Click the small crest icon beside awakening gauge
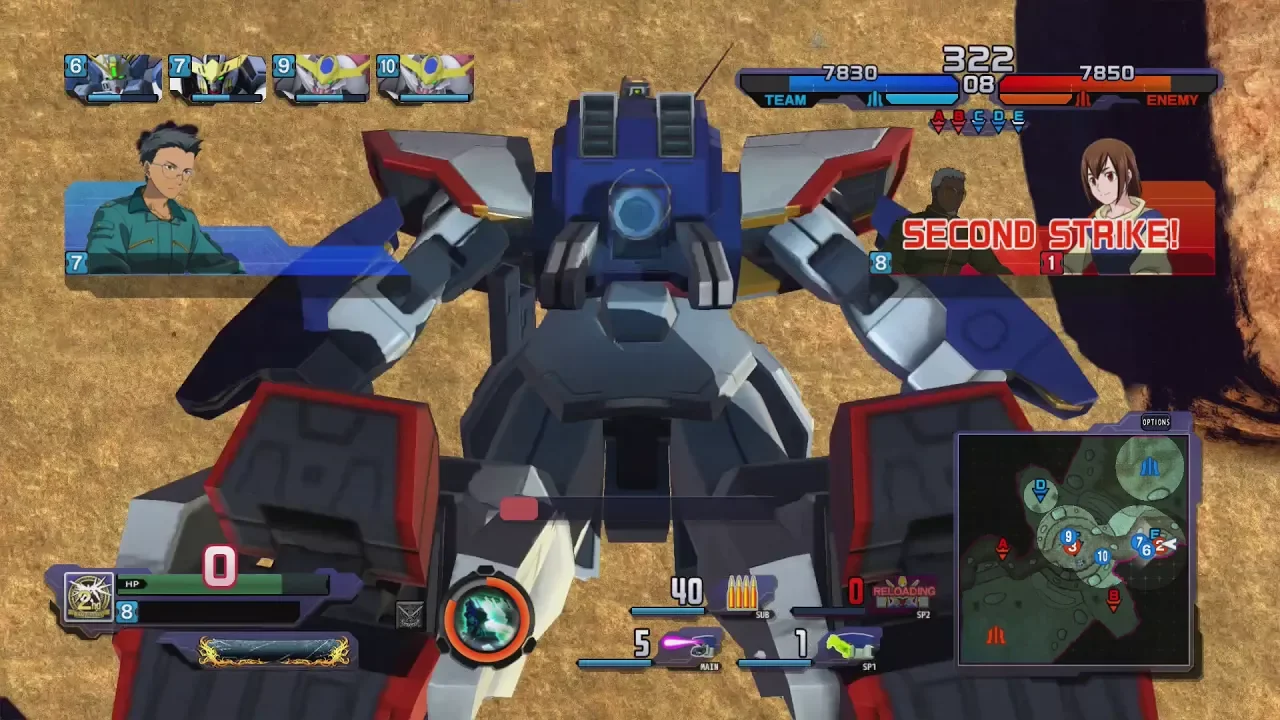The width and height of the screenshot is (1280, 720). (x=410, y=614)
